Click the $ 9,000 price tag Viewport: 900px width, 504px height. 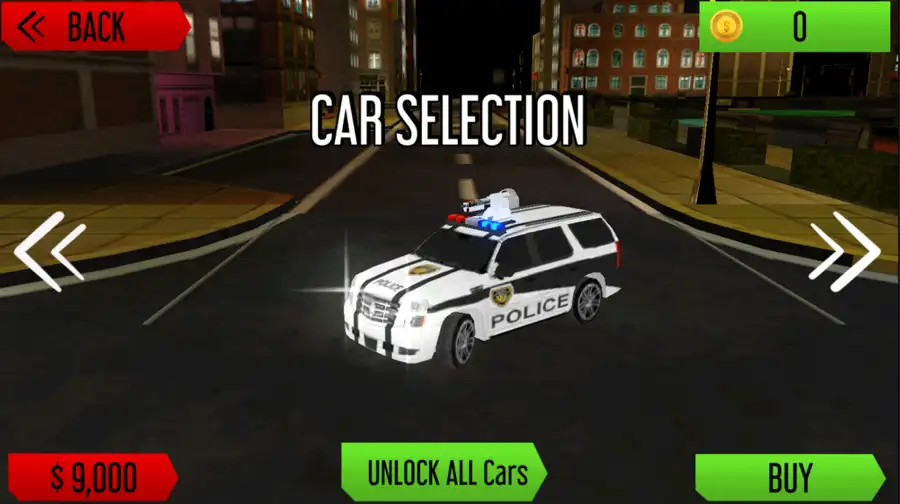tap(92, 477)
